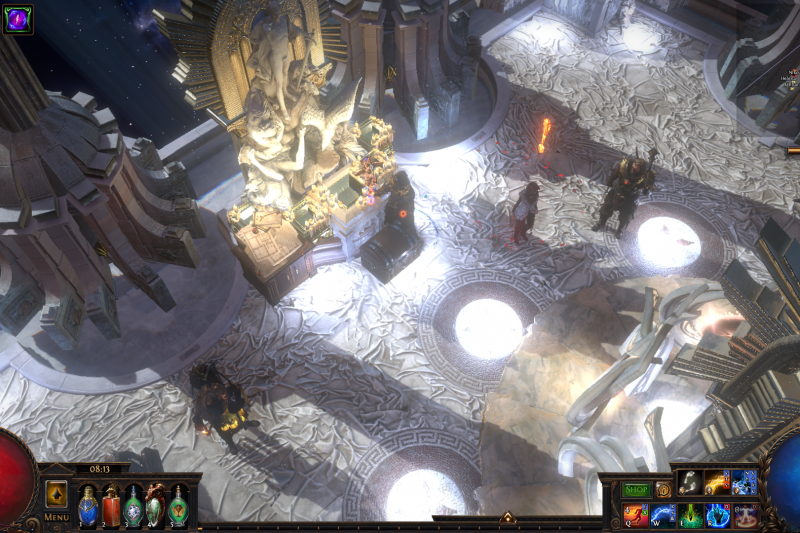Click the gold arrow level-up button
Image resolution: width=800 pixels, height=533 pixels.
[x=57, y=493]
